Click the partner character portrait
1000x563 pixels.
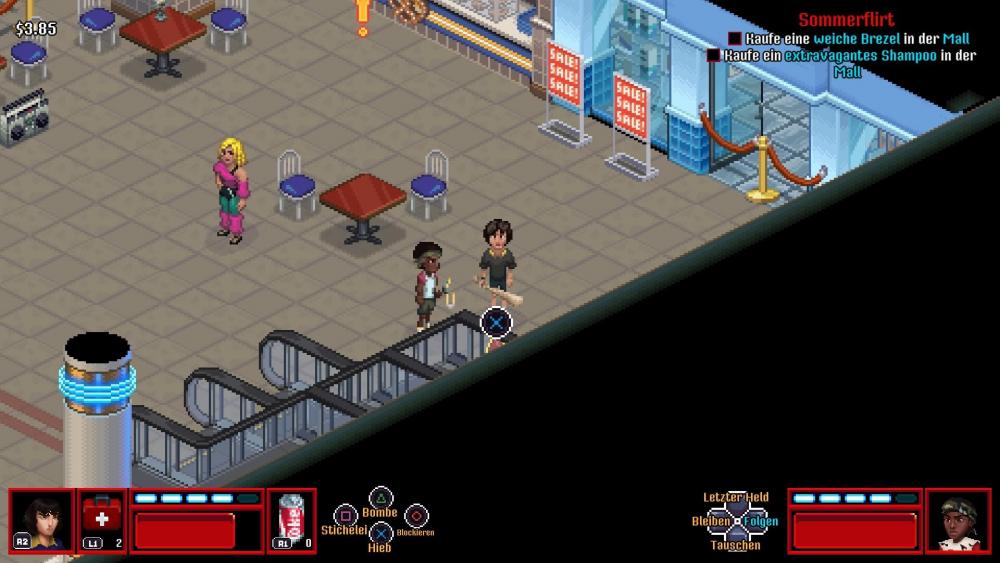point(957,520)
